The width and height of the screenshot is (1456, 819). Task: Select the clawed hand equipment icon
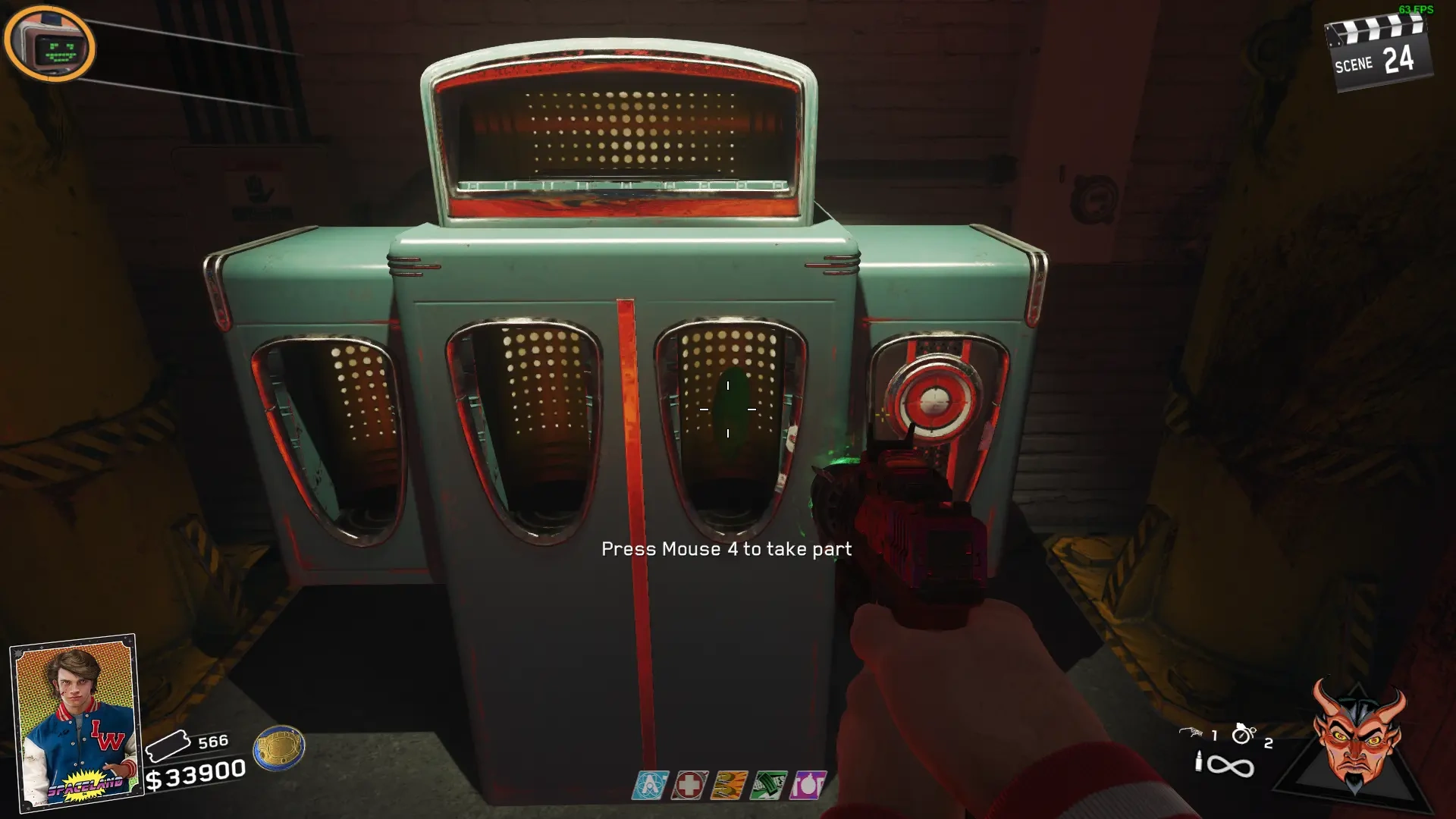coord(1191,733)
